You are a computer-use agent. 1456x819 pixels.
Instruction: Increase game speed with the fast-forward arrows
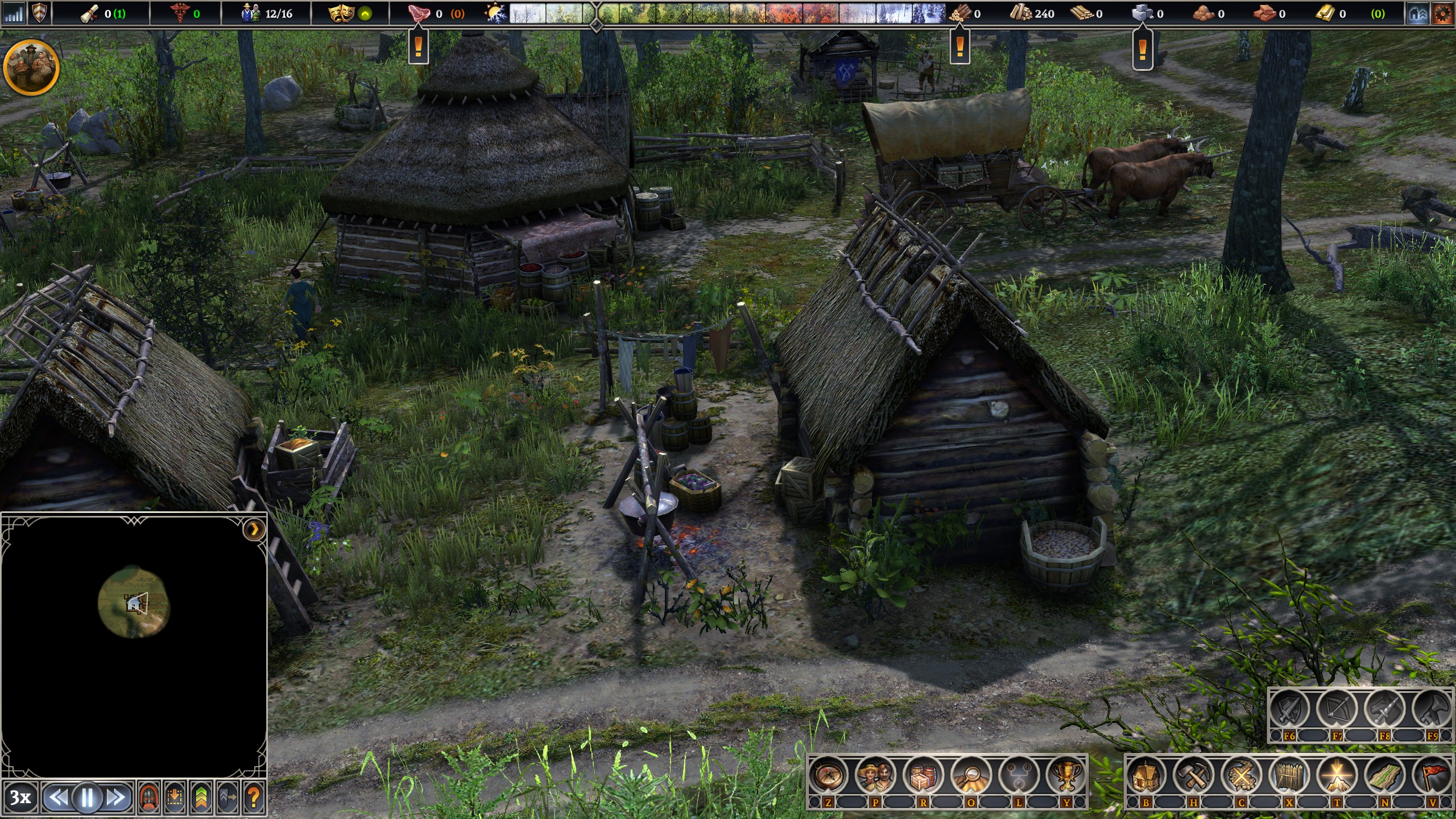(x=116, y=798)
